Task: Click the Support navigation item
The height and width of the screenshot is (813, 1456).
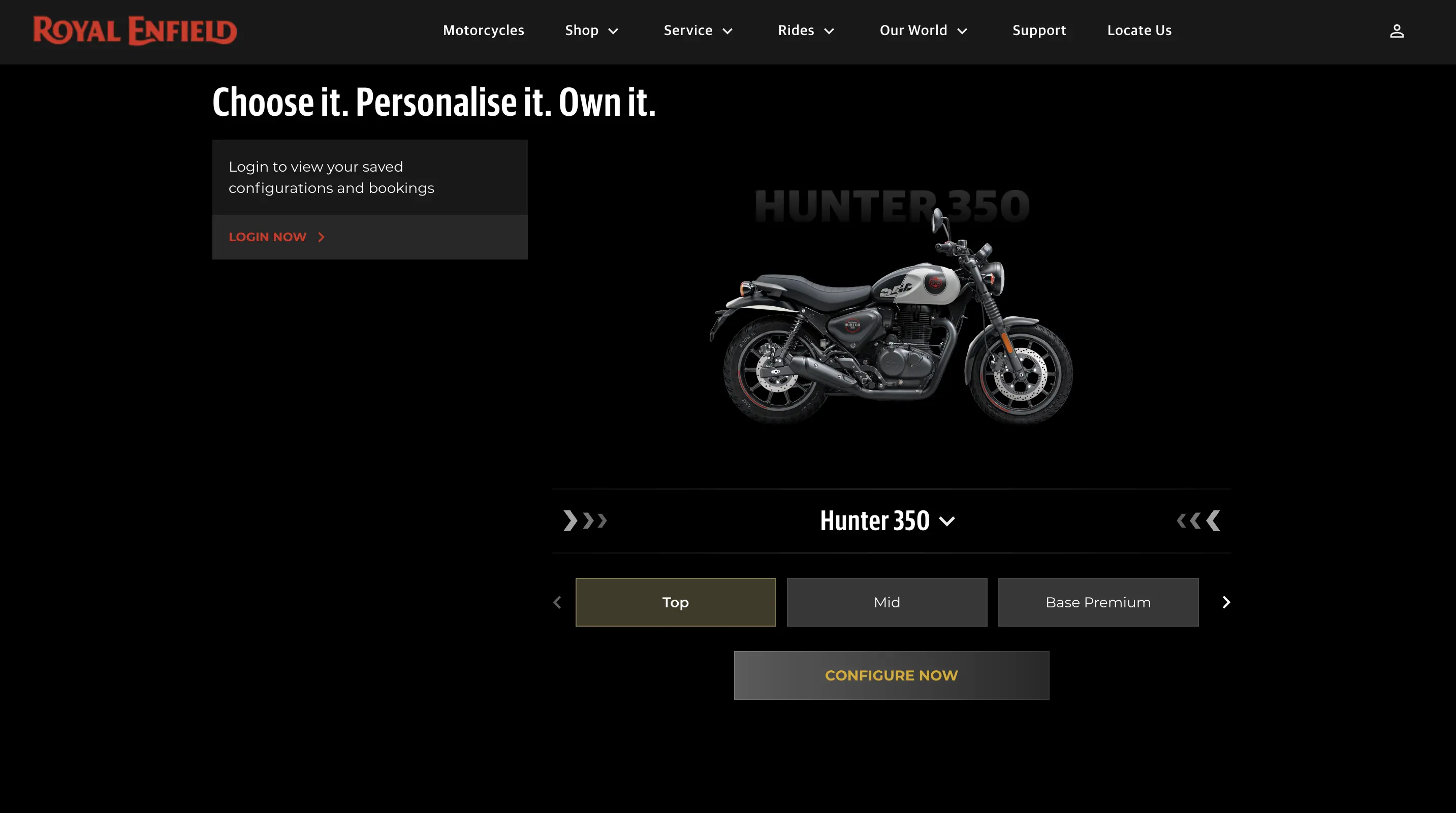Action: [x=1039, y=30]
